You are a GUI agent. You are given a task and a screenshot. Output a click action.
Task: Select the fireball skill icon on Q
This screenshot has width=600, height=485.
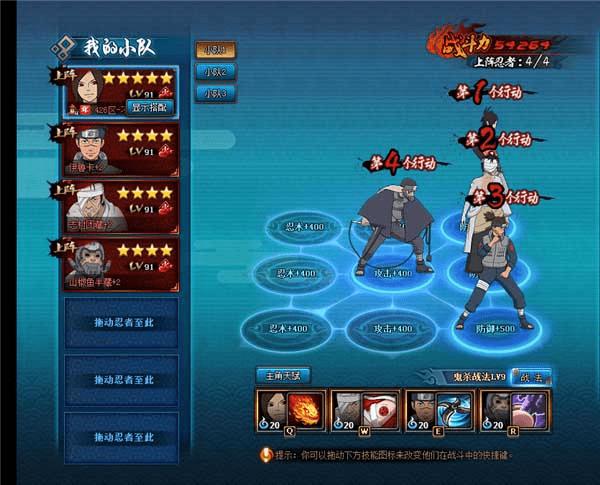305,410
